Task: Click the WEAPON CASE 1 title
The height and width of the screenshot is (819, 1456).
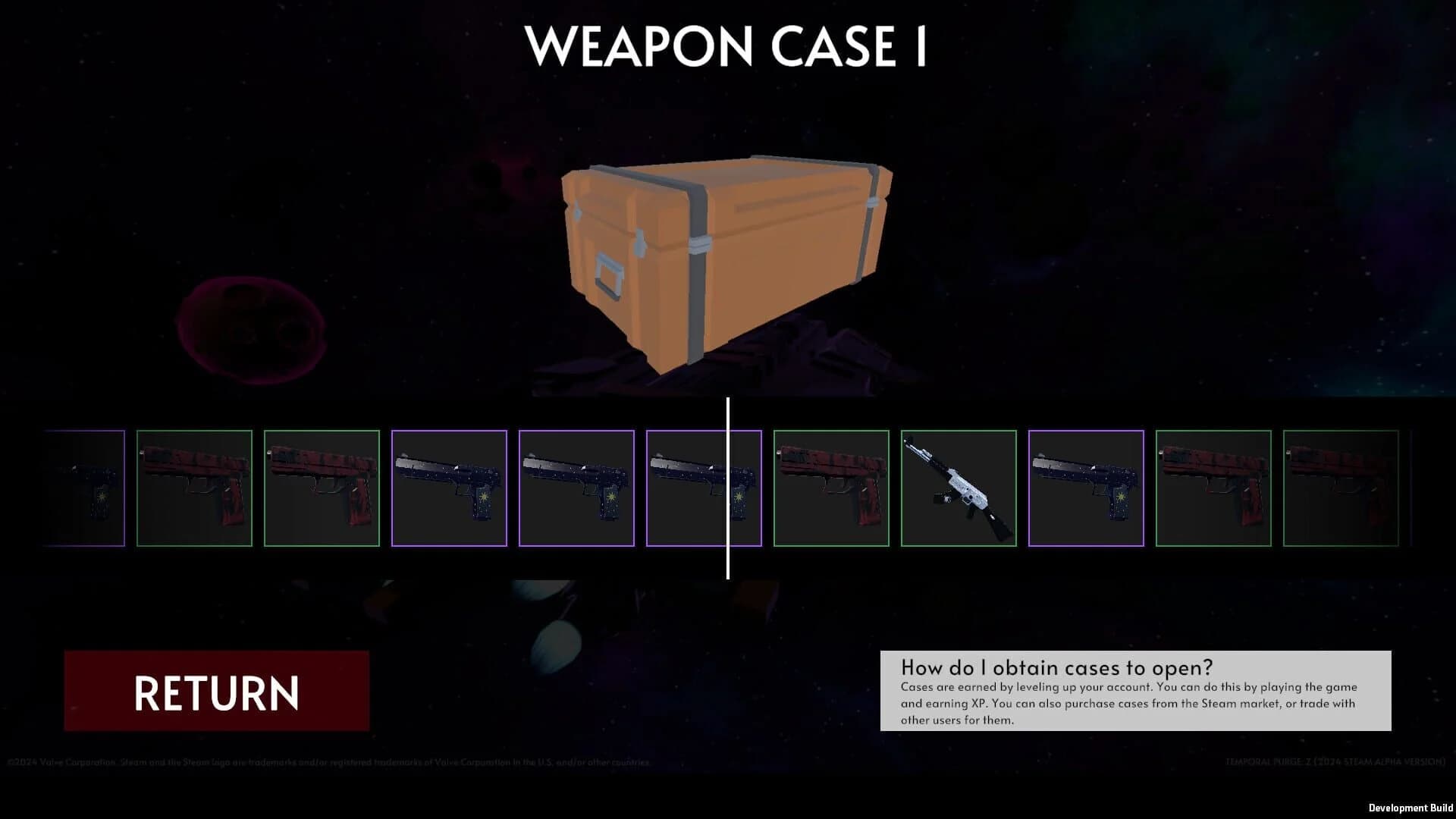Action: pos(726,47)
